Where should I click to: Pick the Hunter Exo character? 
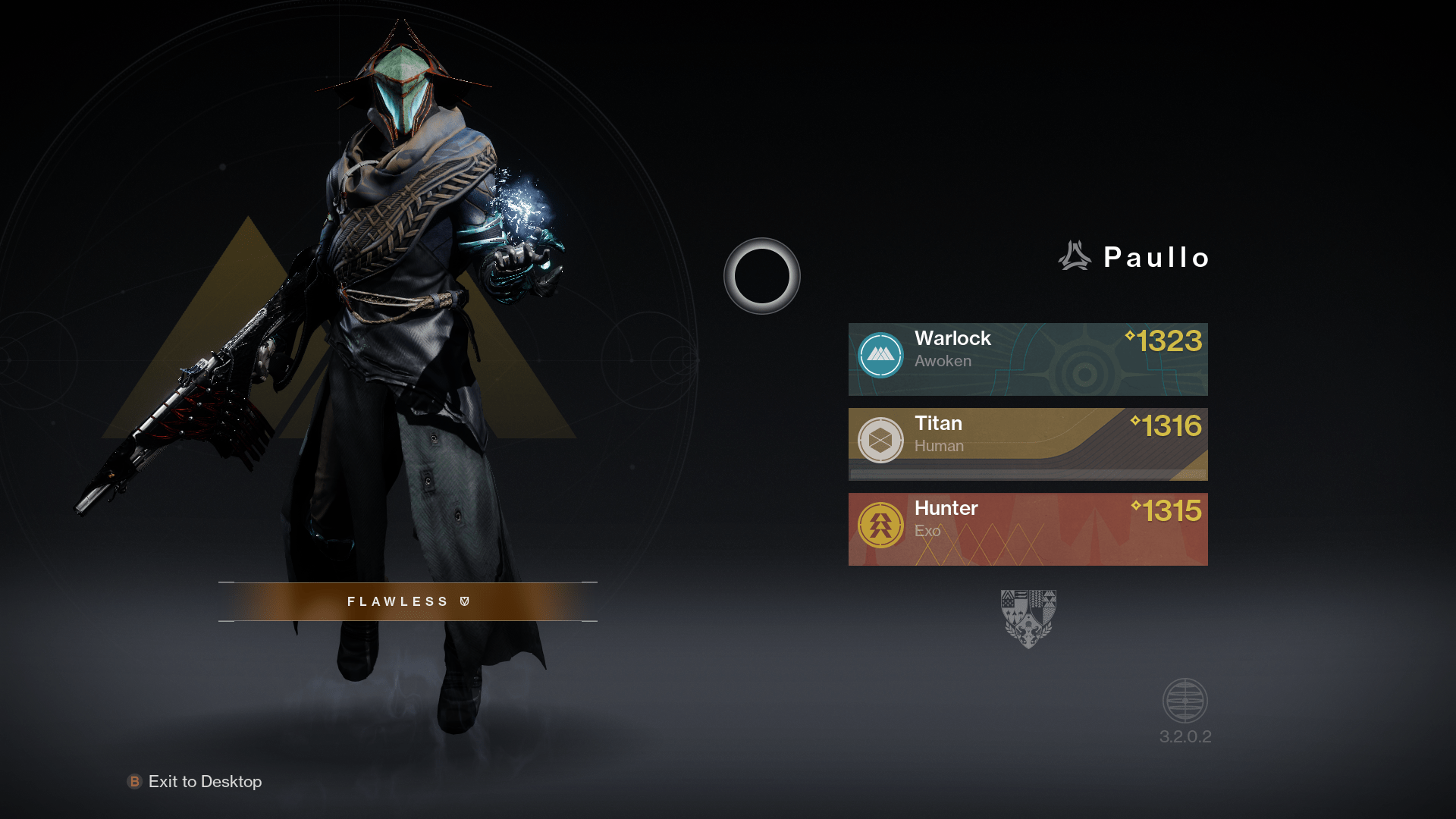[1028, 529]
